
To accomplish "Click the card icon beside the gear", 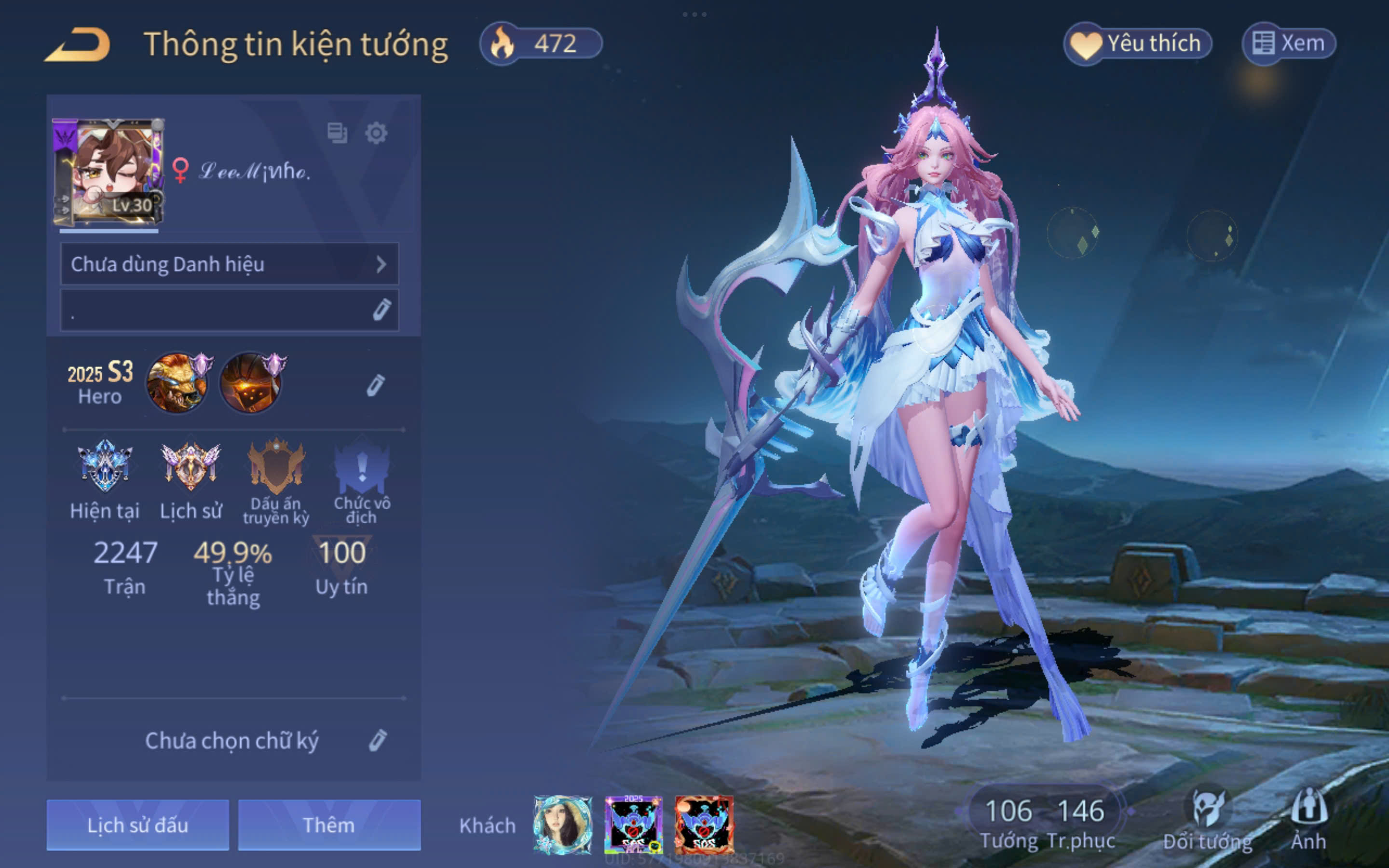I will (x=337, y=133).
